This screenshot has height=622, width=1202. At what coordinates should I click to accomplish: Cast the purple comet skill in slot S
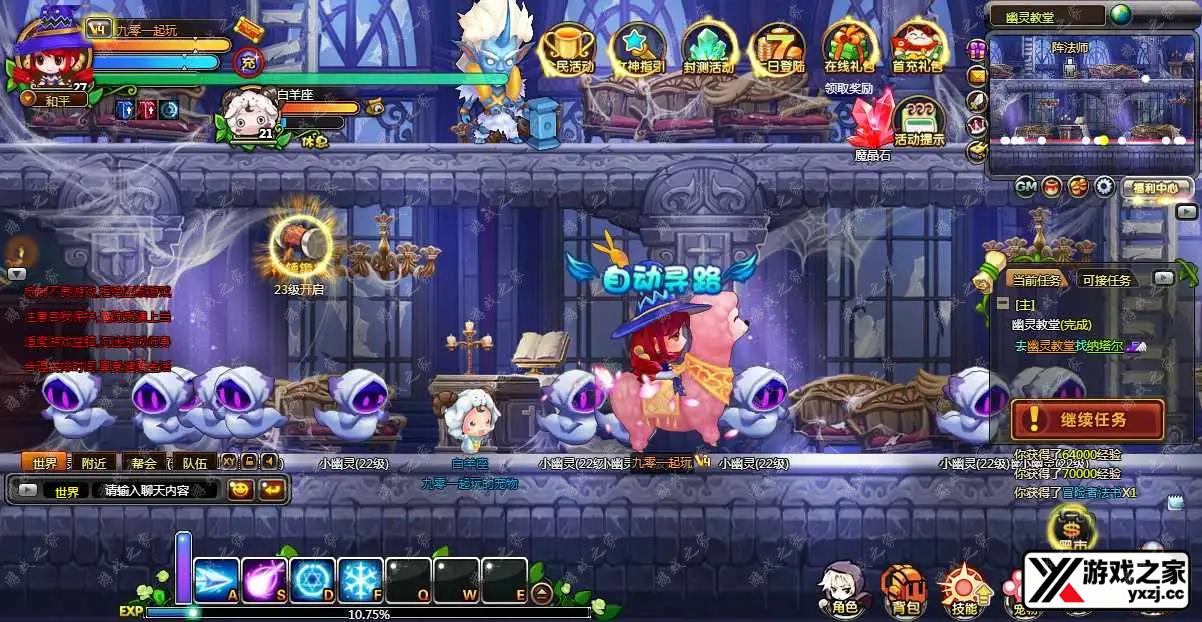tap(264, 579)
